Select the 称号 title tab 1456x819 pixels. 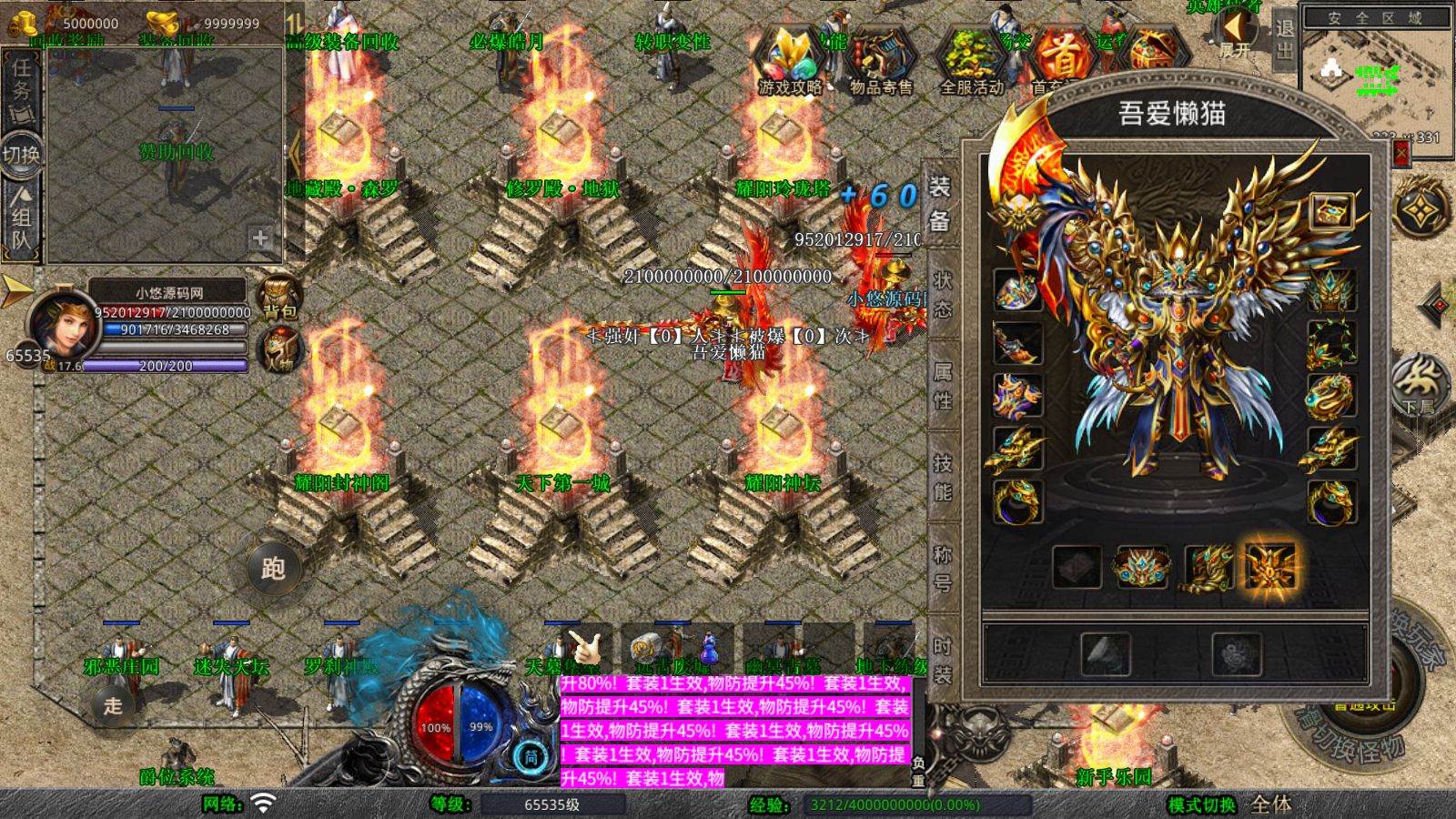(942, 568)
